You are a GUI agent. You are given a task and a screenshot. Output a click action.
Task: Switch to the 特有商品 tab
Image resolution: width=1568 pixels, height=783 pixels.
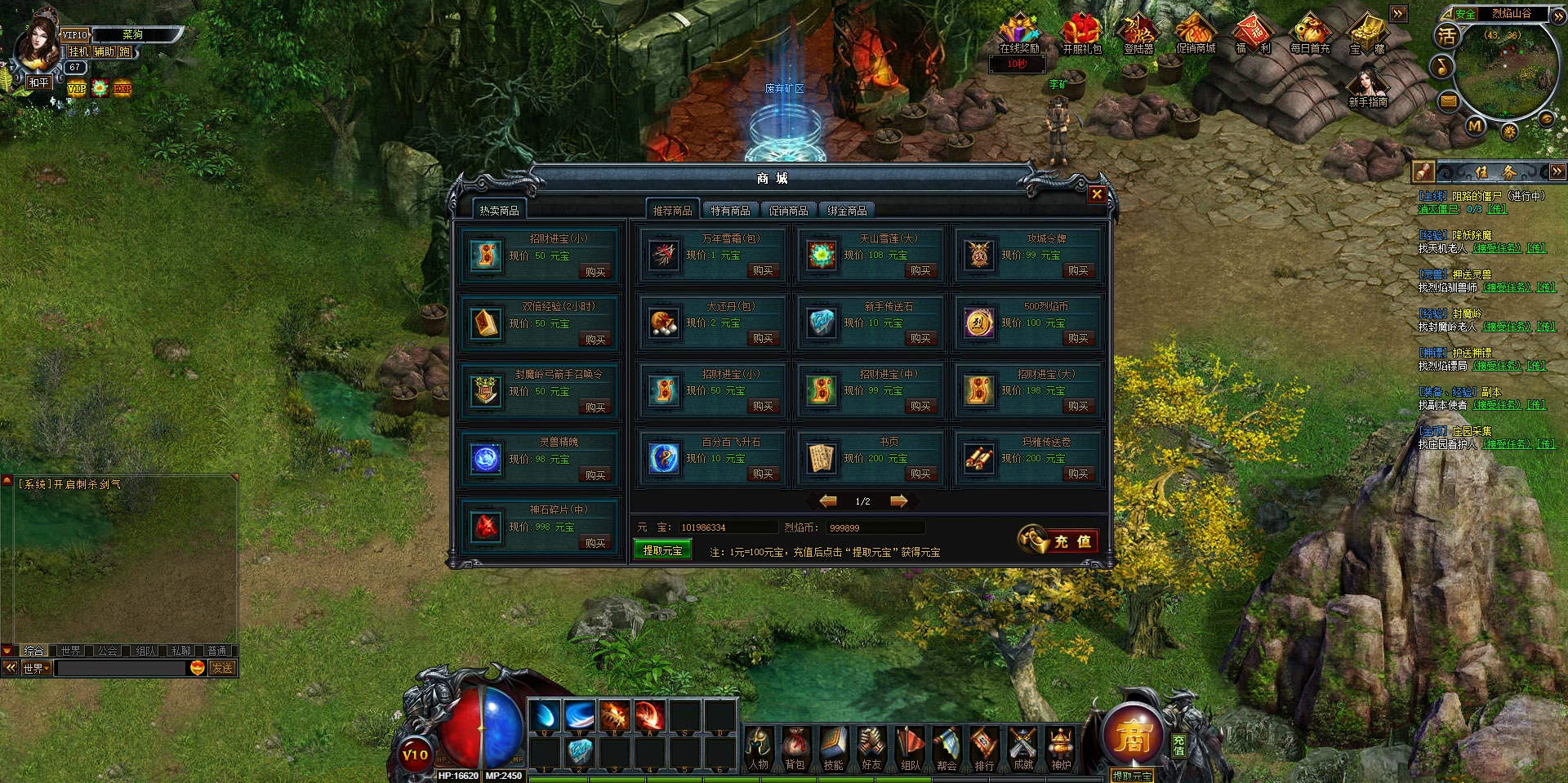pyautogui.click(x=730, y=211)
